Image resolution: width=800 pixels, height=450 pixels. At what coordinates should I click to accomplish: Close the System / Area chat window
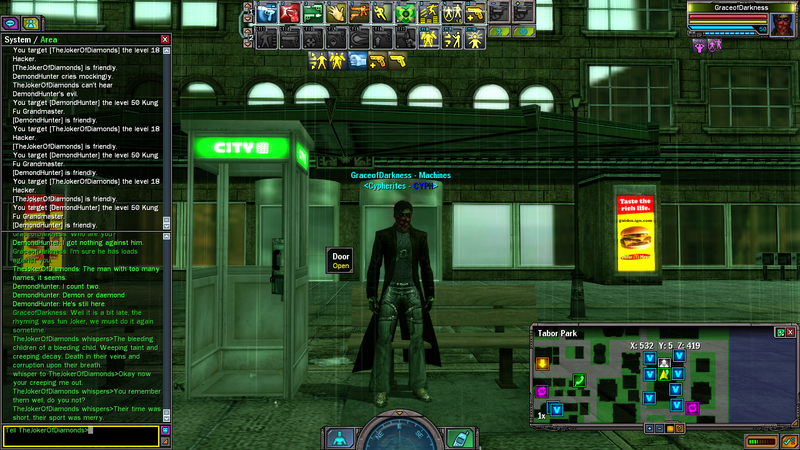166,39
